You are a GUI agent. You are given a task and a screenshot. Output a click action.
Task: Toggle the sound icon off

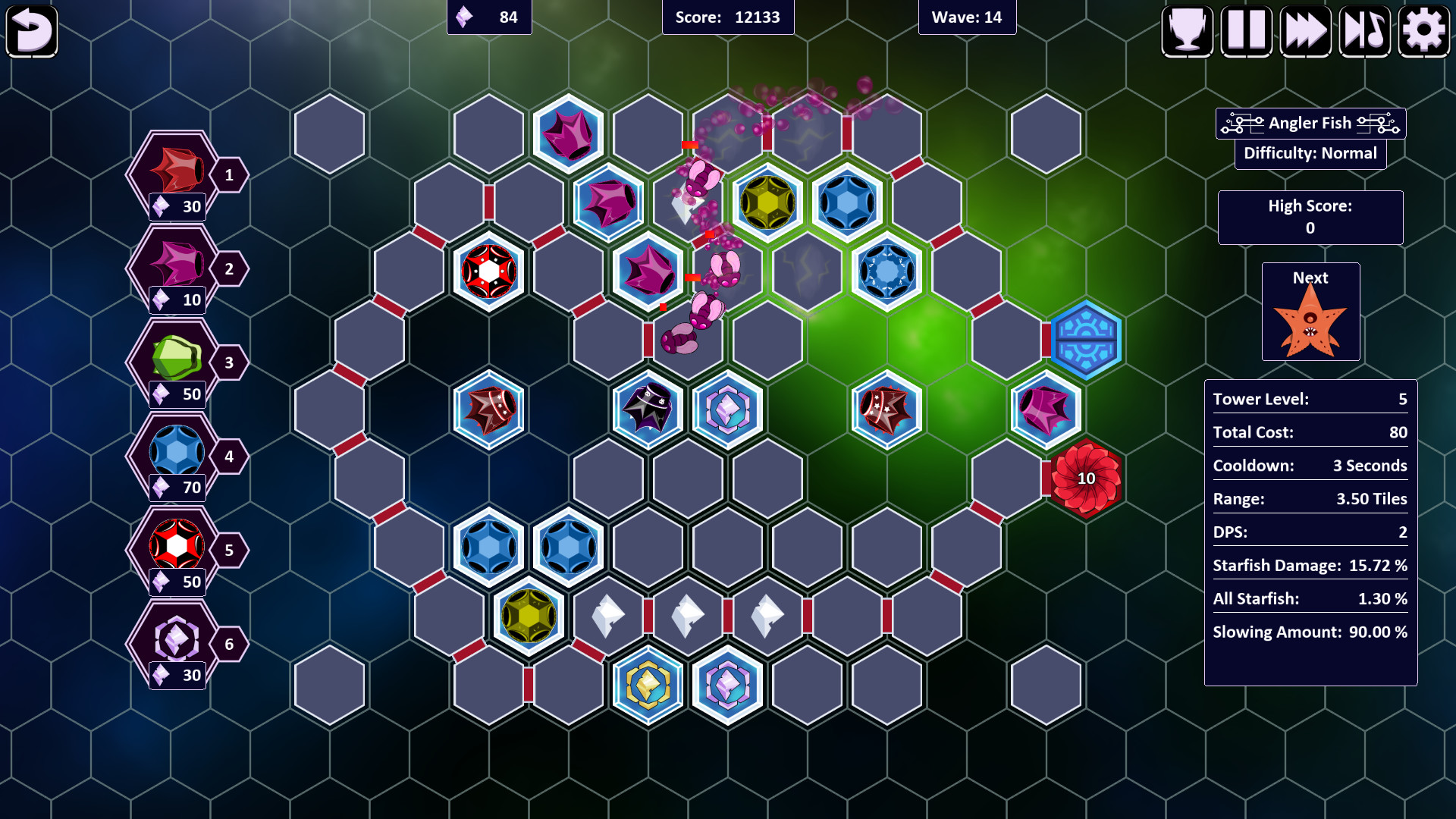1364,30
